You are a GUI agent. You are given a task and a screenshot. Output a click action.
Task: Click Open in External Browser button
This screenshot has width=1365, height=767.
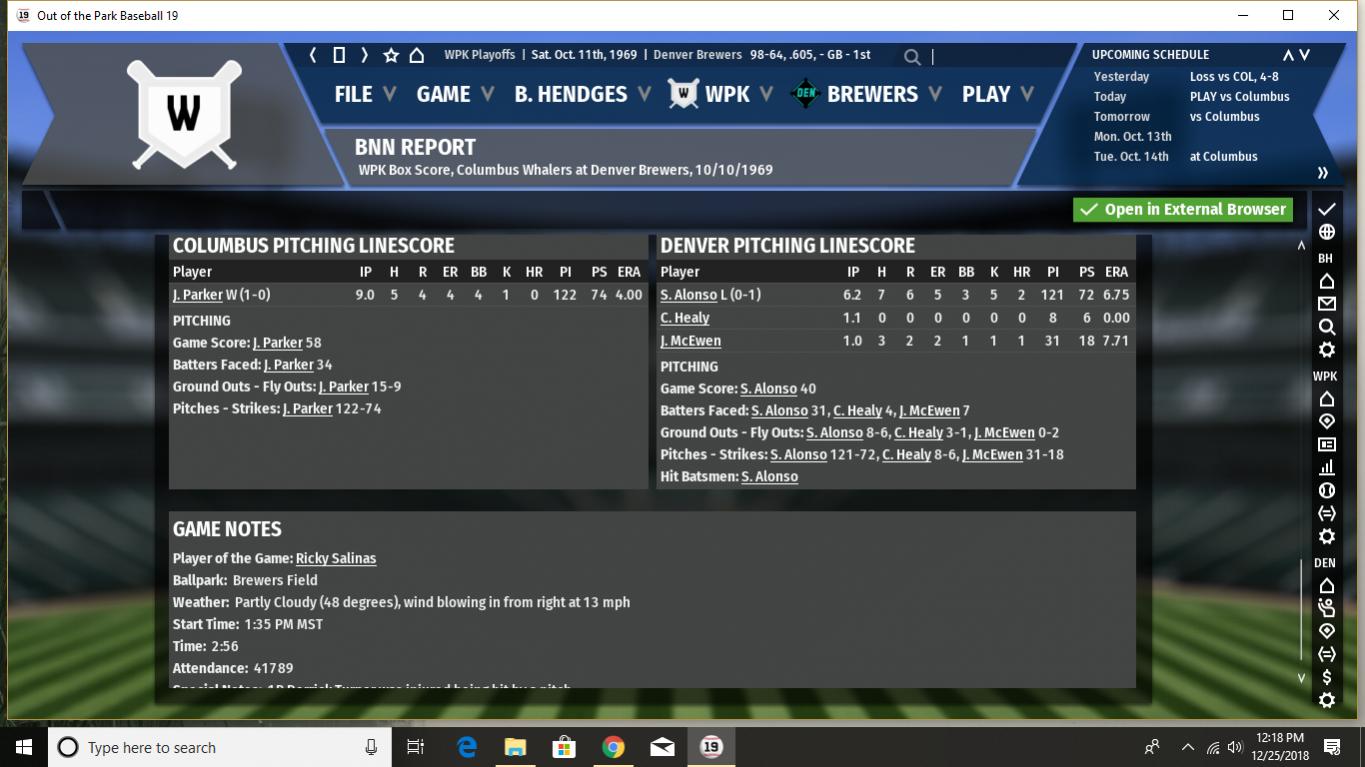click(1183, 209)
